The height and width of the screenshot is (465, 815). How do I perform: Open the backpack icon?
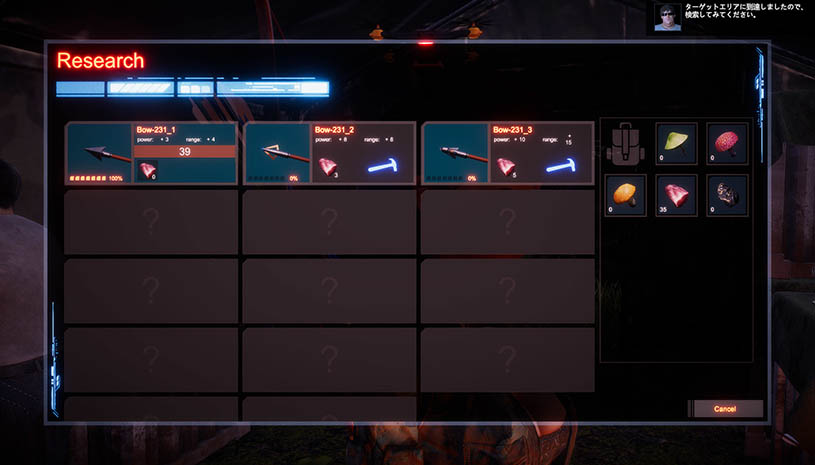pyautogui.click(x=625, y=144)
